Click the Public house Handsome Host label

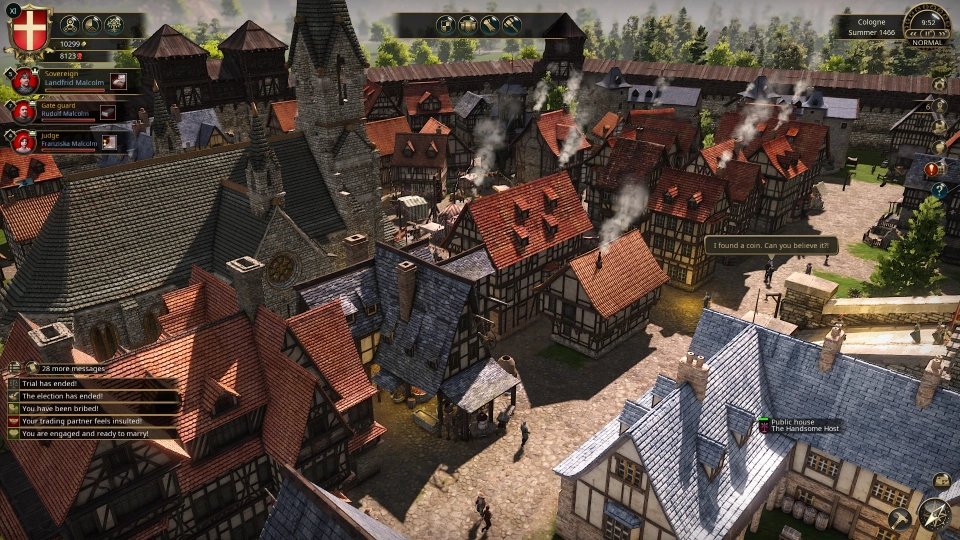[x=802, y=425]
